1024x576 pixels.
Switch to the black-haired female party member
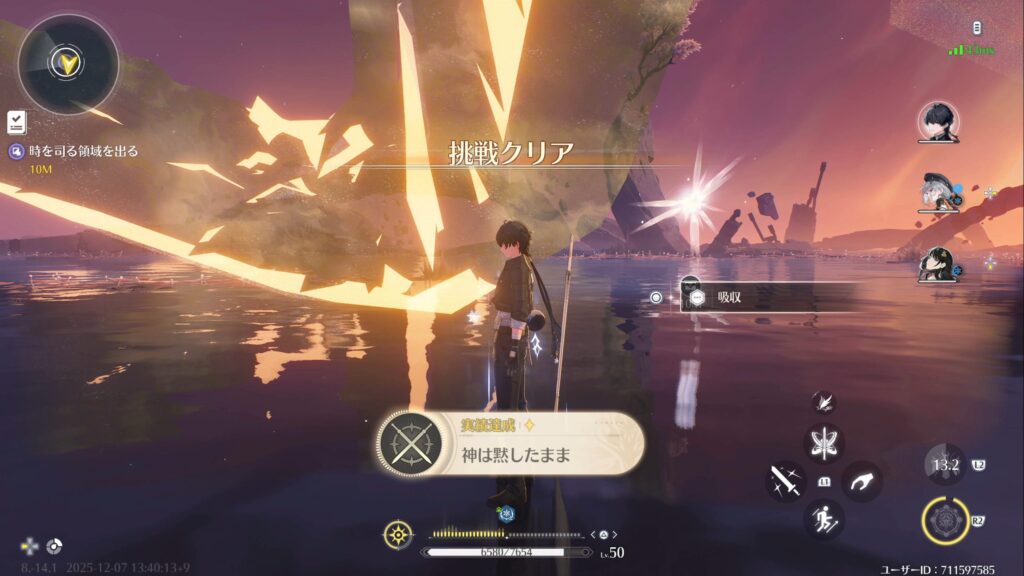tap(938, 264)
